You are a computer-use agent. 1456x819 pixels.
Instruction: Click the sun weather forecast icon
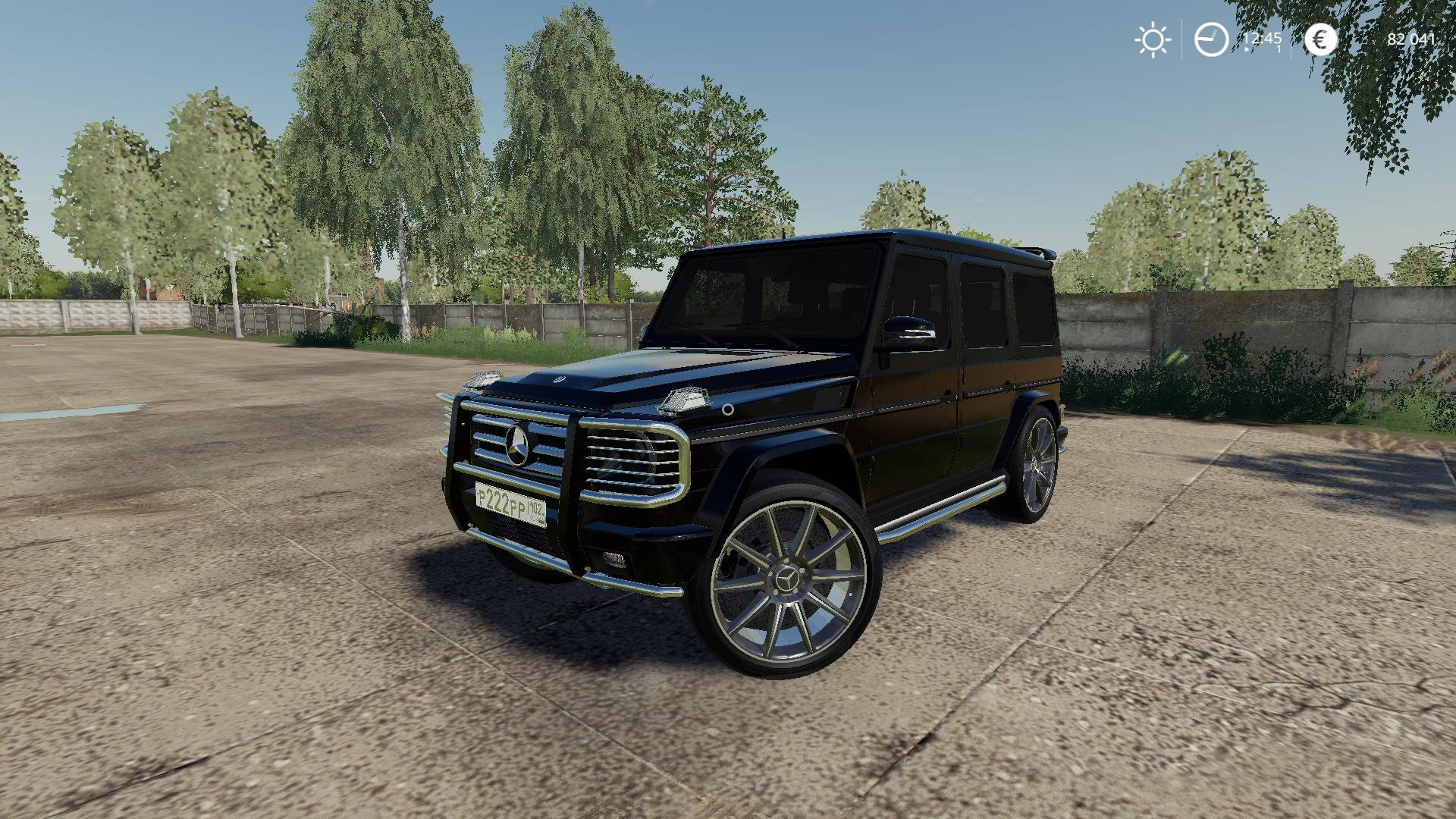pos(1153,38)
